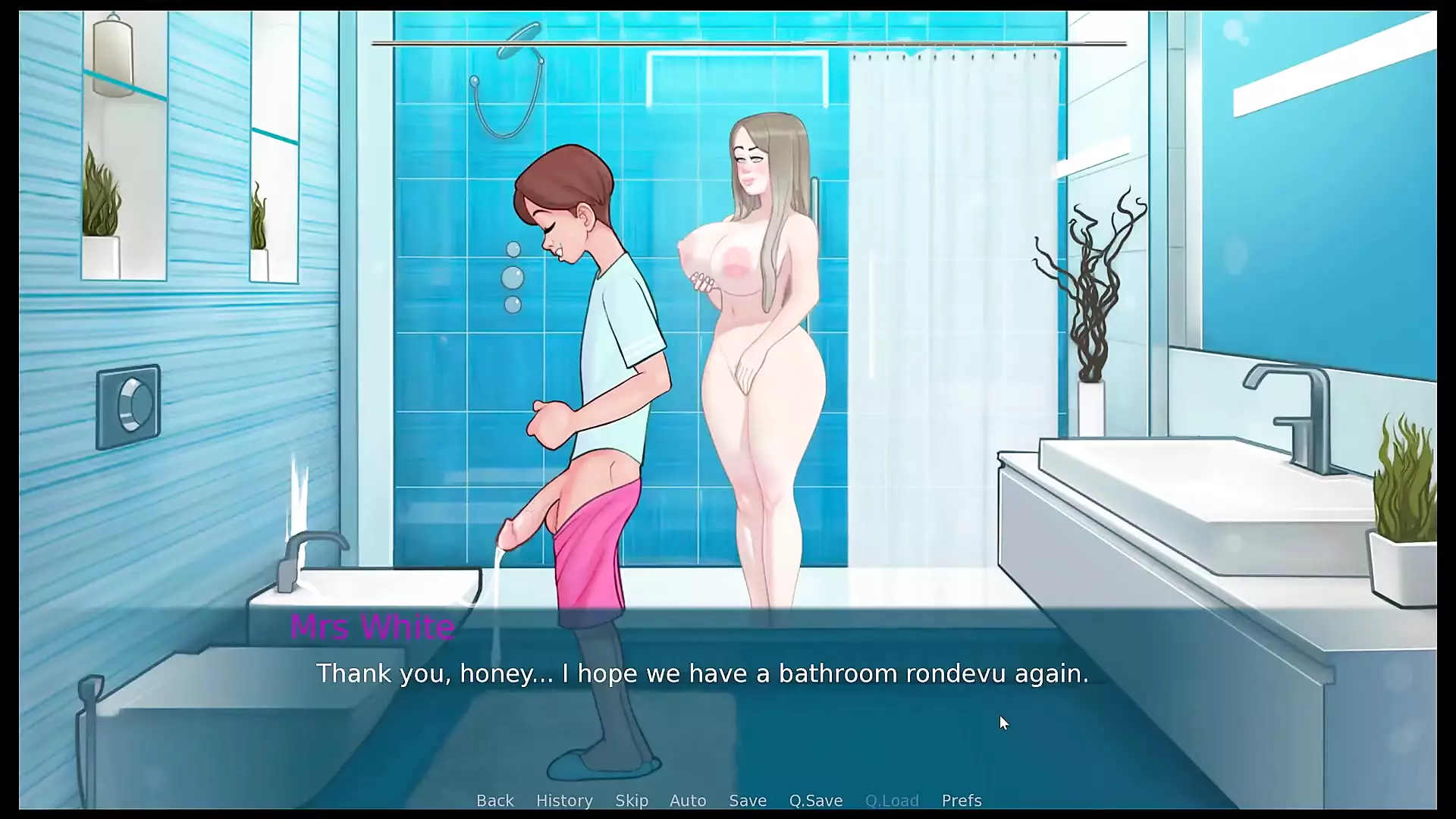Turn on Auto dialogue advance

688,801
